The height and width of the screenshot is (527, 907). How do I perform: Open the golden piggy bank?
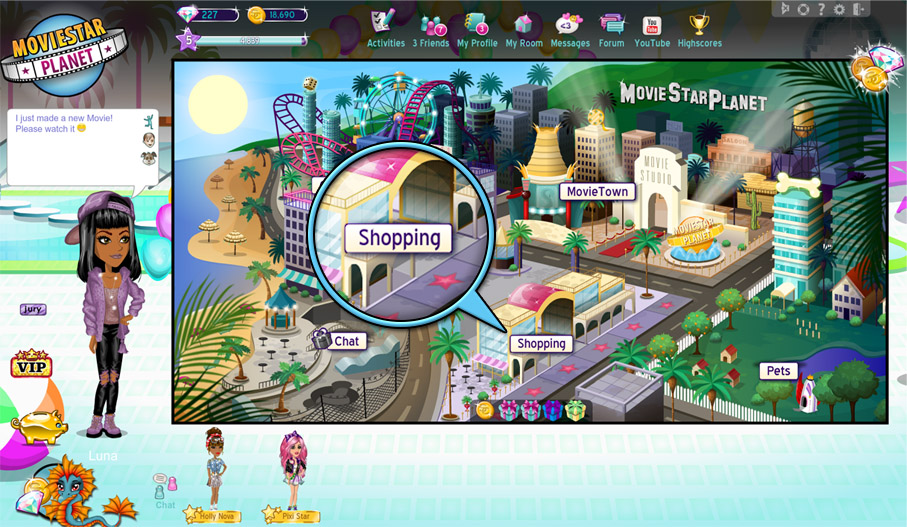pos(40,424)
